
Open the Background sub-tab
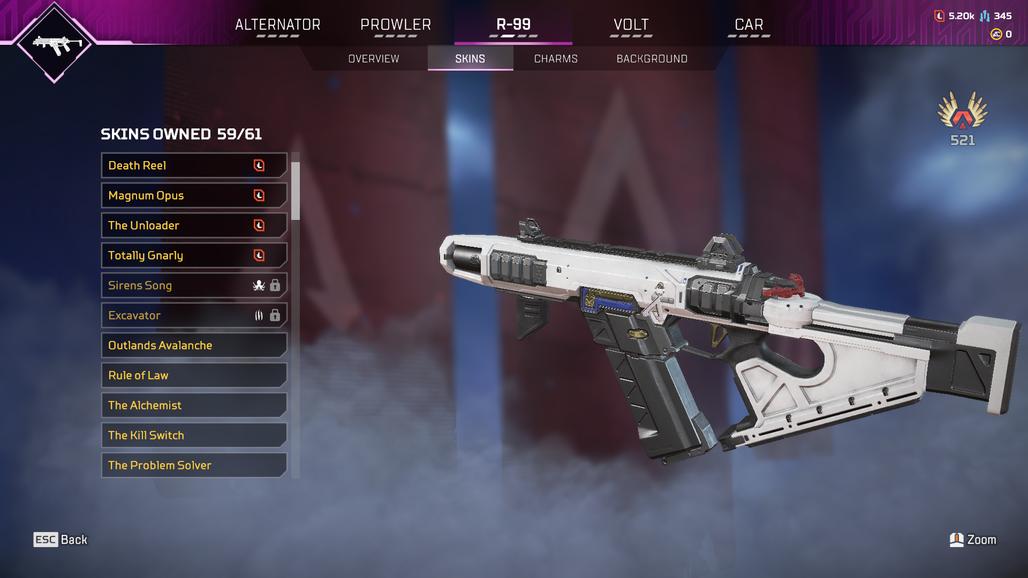651,59
